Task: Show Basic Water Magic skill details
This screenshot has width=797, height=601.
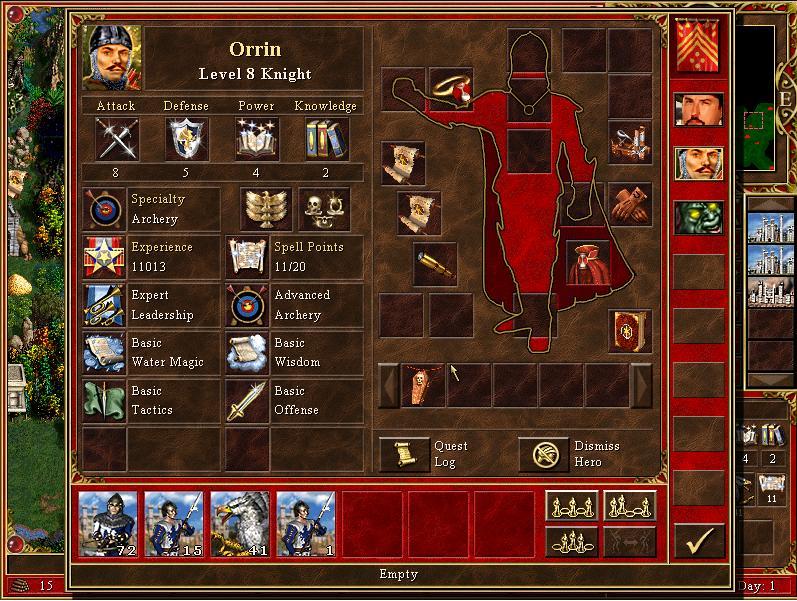Action: [104, 353]
